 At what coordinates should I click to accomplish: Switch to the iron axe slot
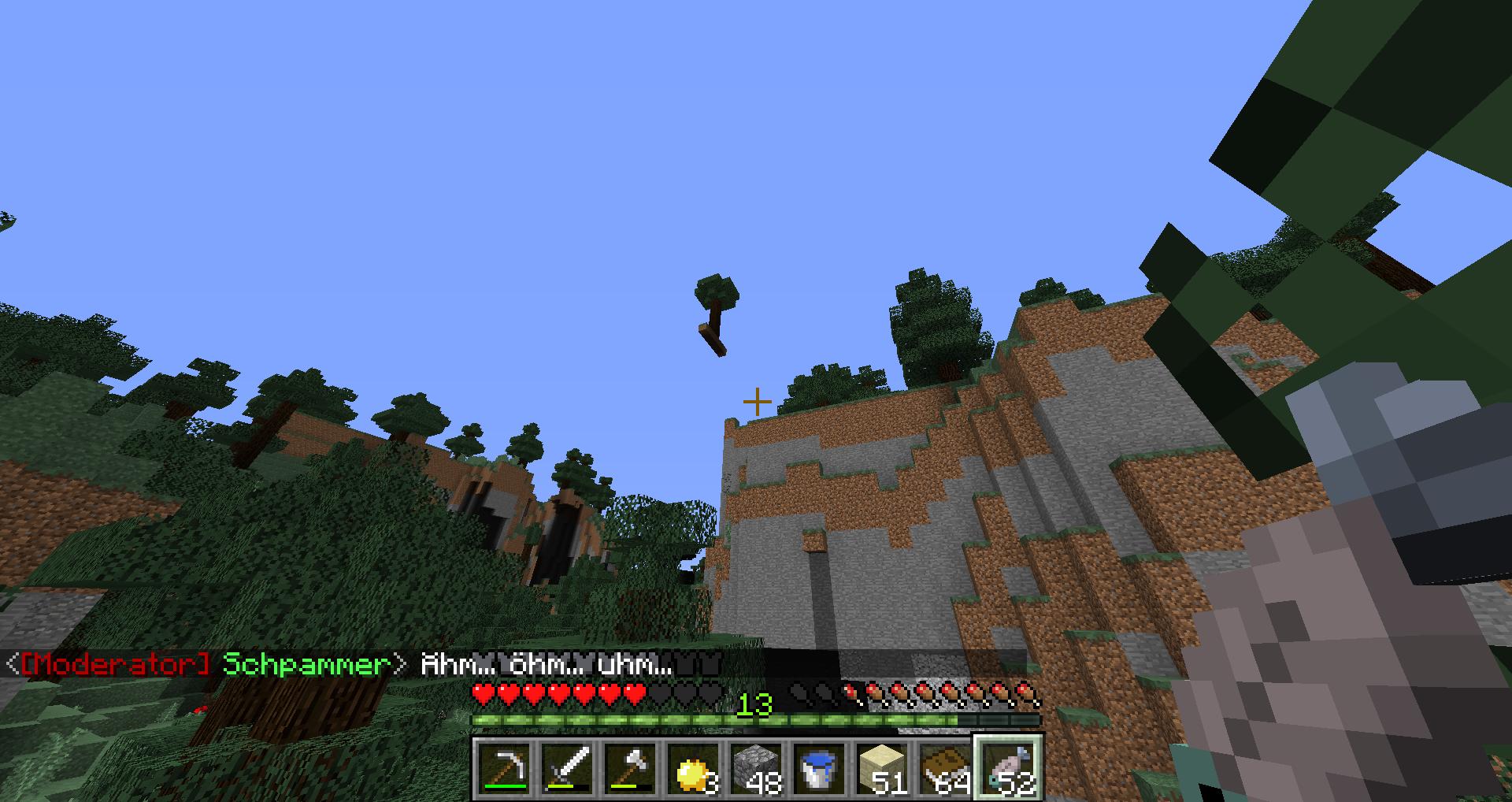pyautogui.click(x=631, y=768)
